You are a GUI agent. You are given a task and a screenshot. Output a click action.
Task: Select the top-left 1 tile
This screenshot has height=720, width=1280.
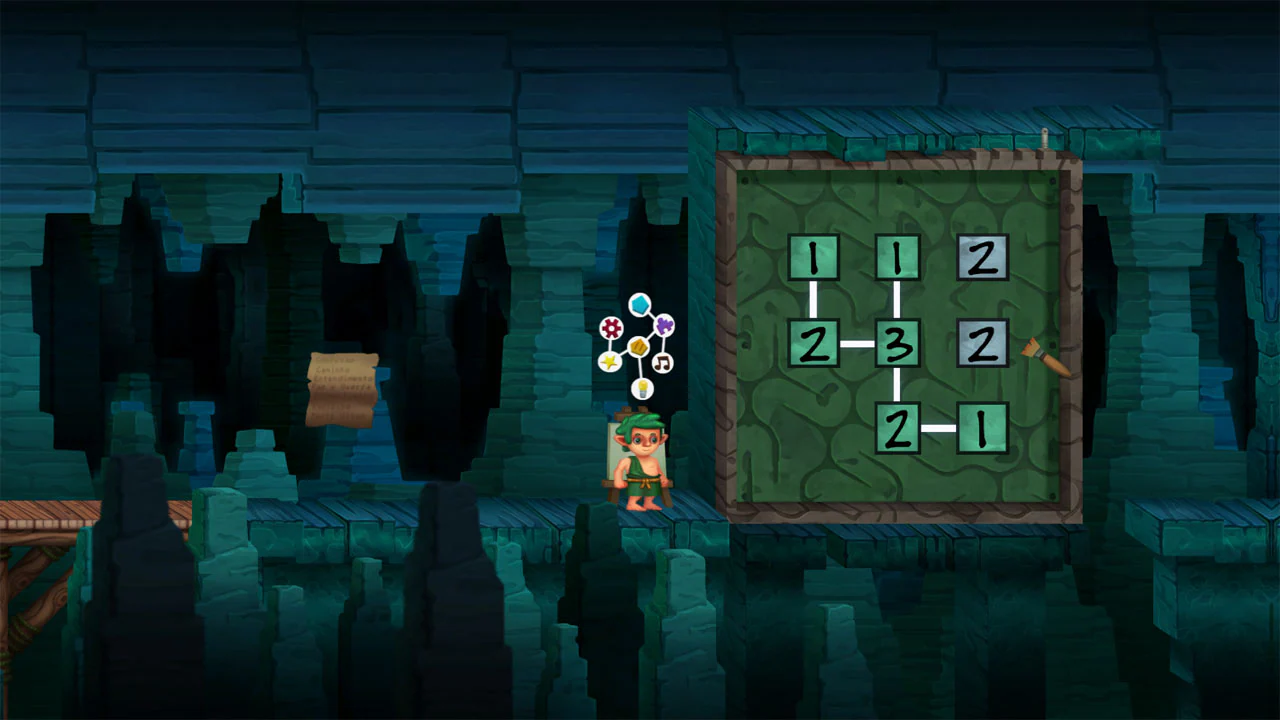[x=815, y=258]
